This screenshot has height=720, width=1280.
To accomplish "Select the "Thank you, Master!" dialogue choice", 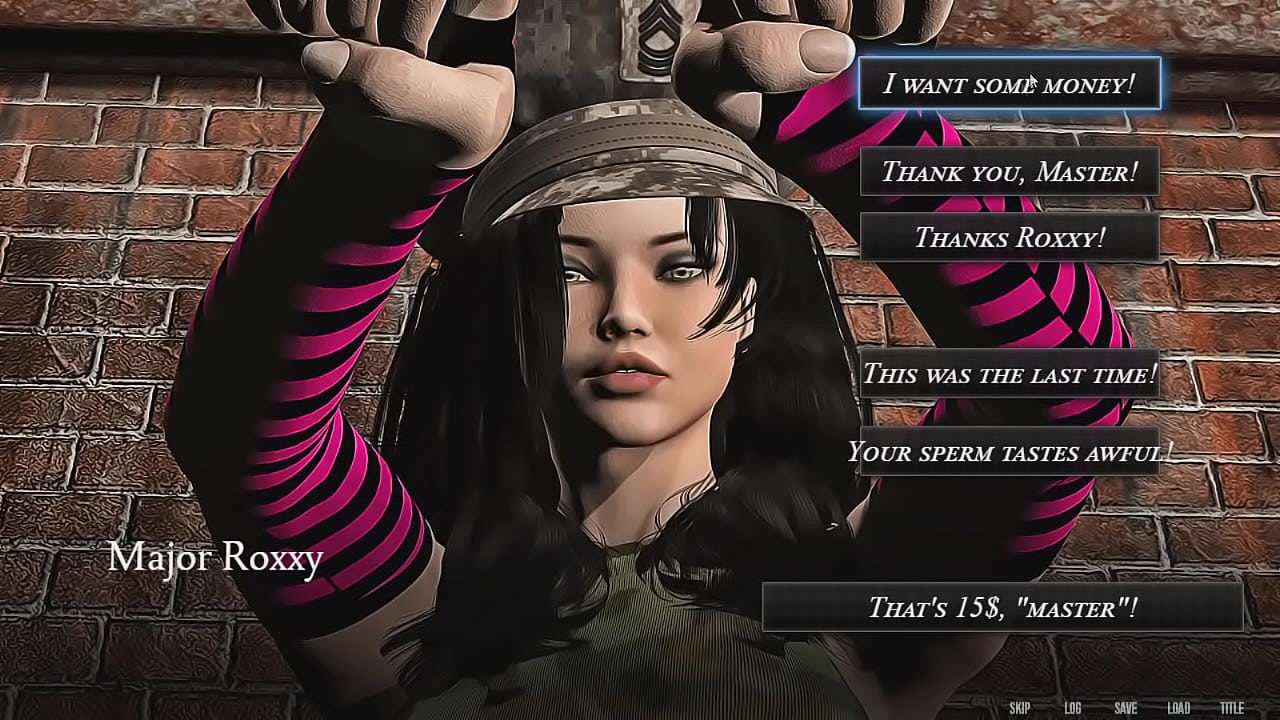I will (1009, 171).
